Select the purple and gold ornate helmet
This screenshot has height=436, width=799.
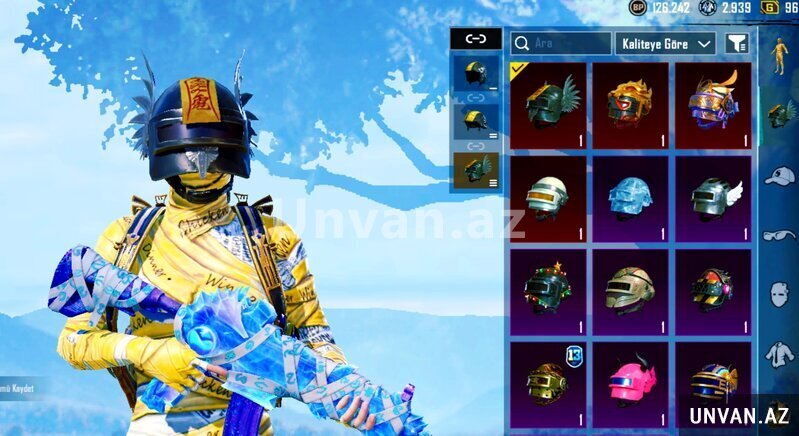pos(712,104)
